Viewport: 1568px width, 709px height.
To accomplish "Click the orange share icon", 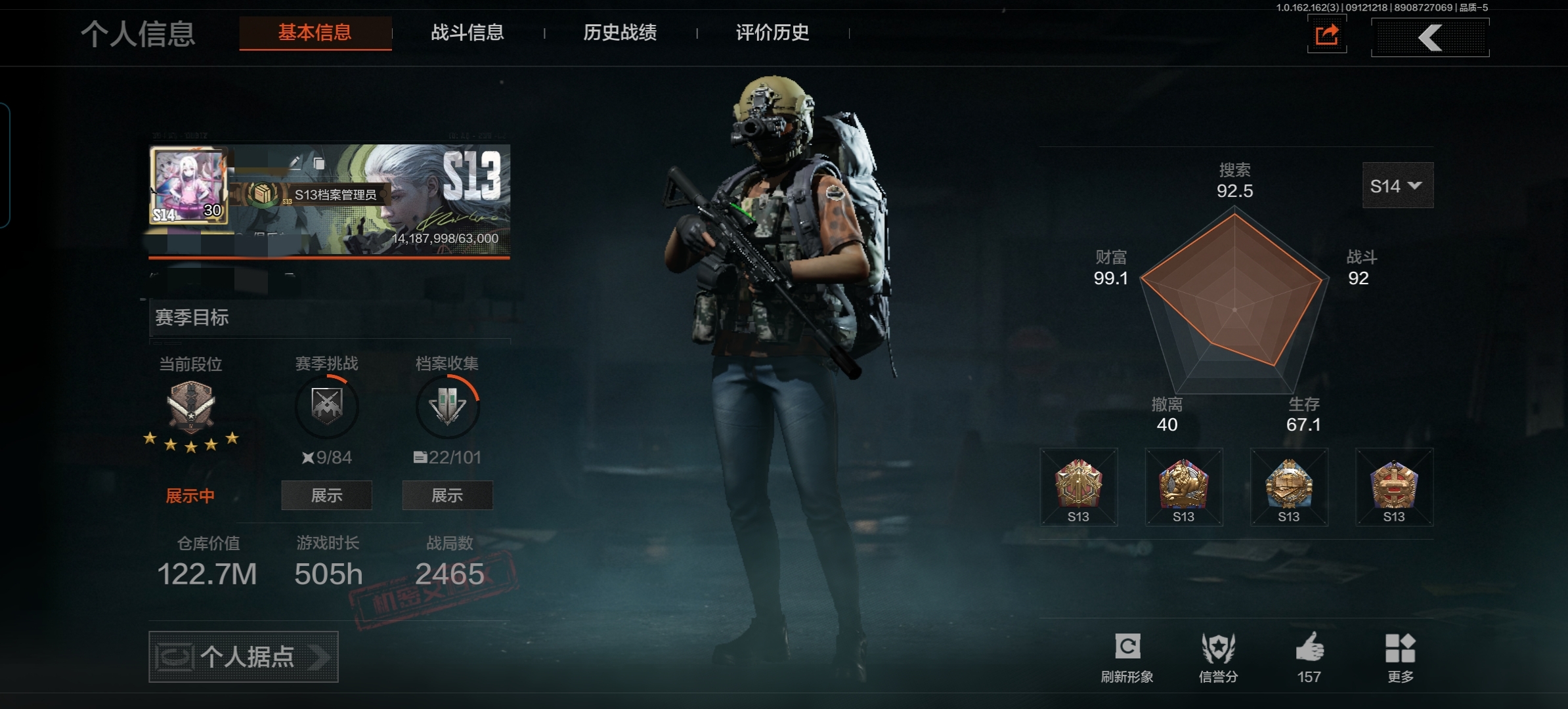I will 1326,35.
